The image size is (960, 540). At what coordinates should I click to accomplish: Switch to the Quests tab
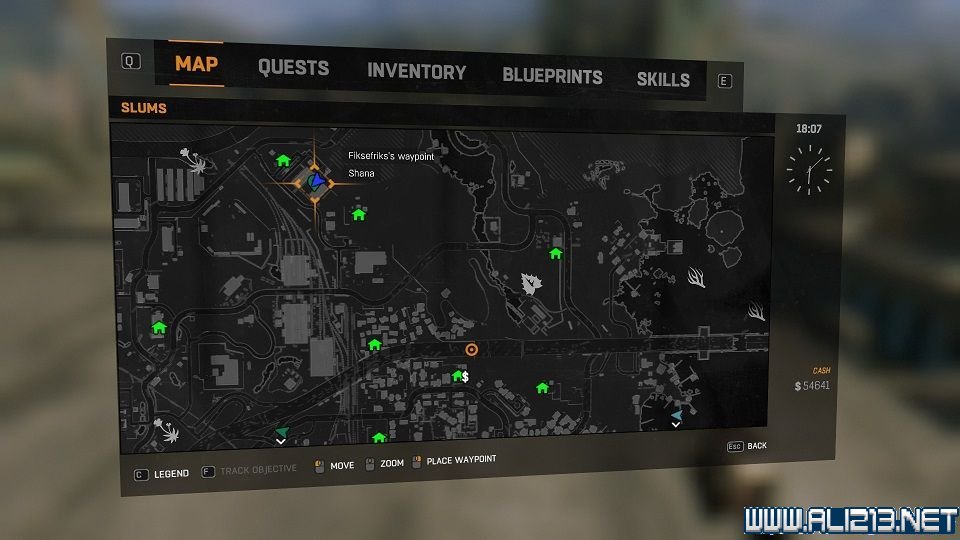(293, 68)
